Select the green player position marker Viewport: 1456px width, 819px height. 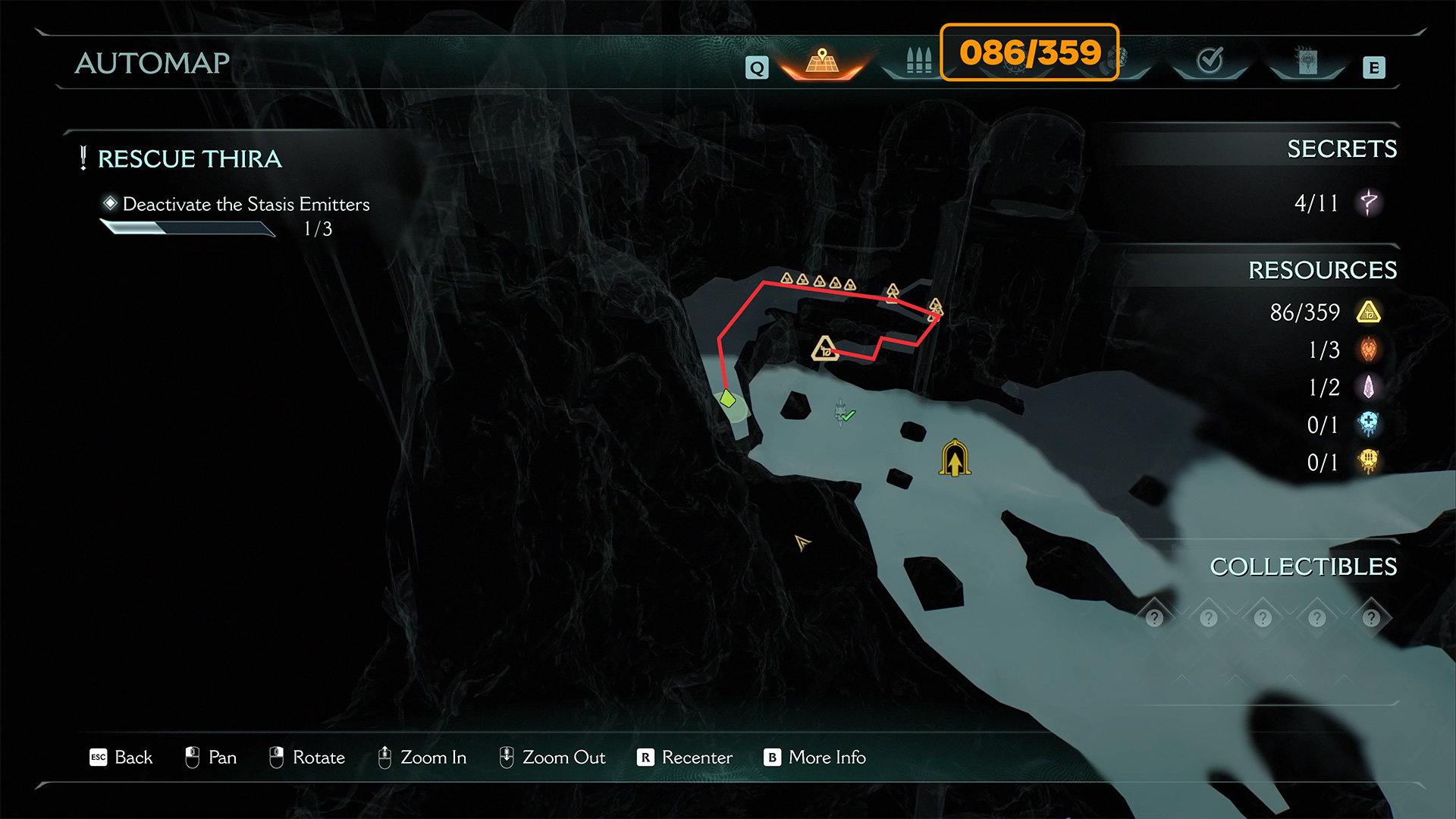point(727,398)
